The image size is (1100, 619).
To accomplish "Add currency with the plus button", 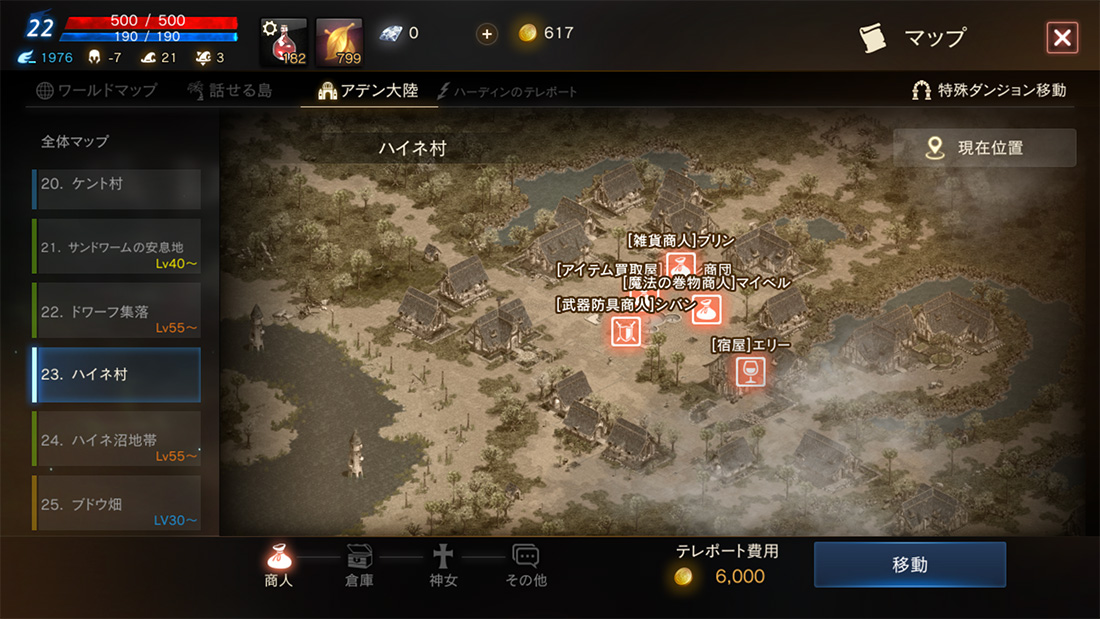I will [x=487, y=34].
